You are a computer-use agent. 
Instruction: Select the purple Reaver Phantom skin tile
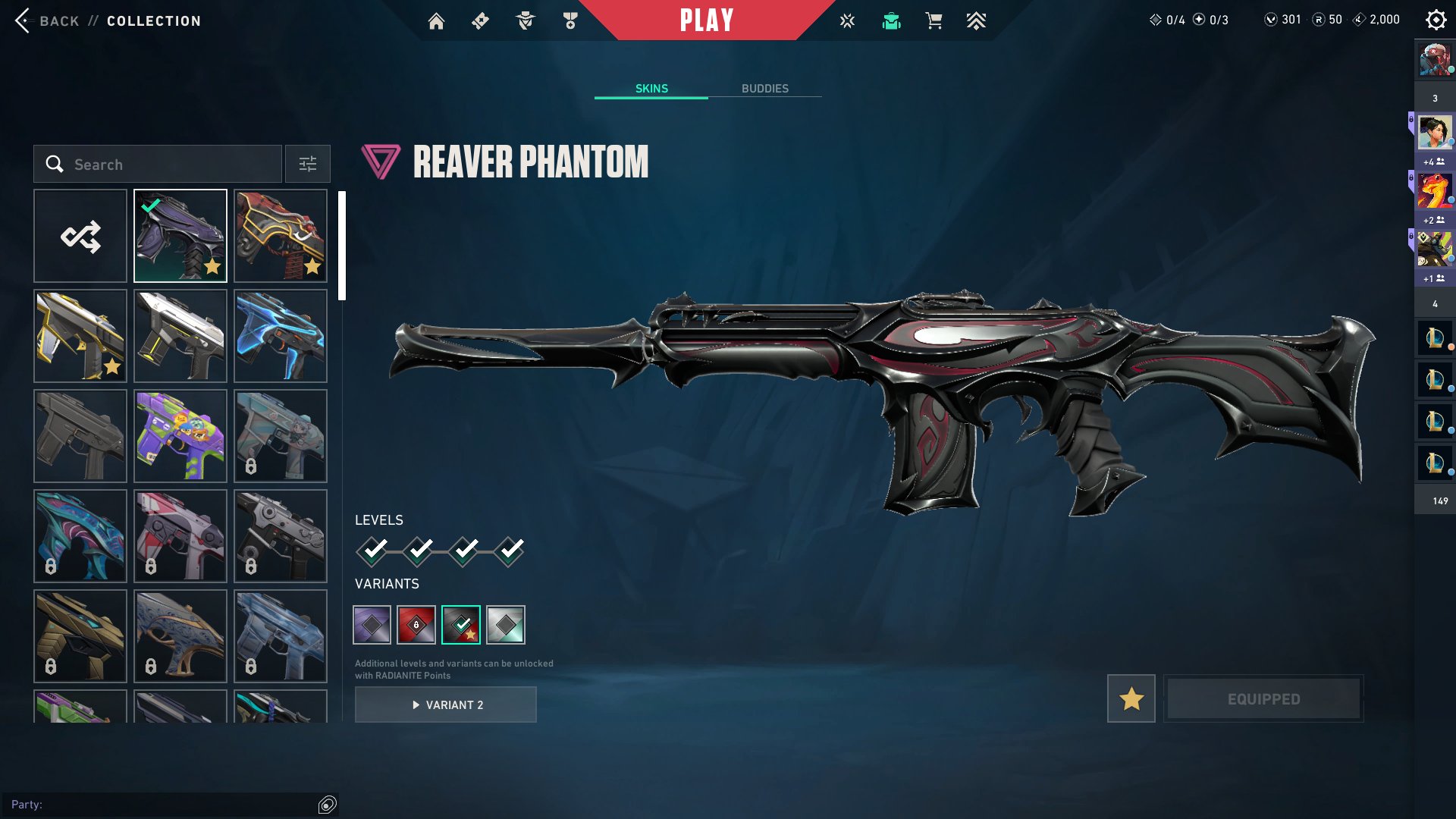pos(180,236)
